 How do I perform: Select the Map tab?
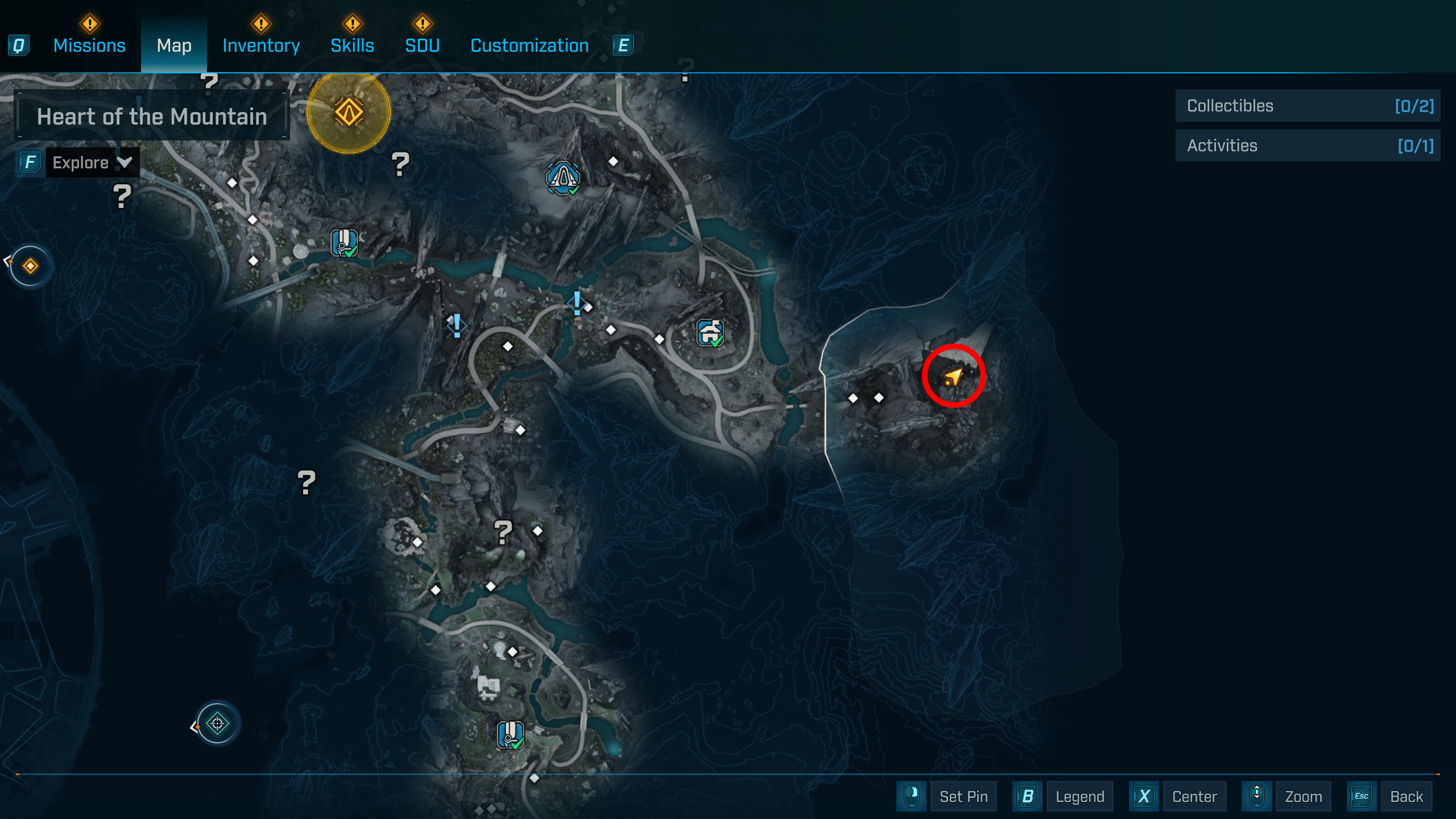174,45
